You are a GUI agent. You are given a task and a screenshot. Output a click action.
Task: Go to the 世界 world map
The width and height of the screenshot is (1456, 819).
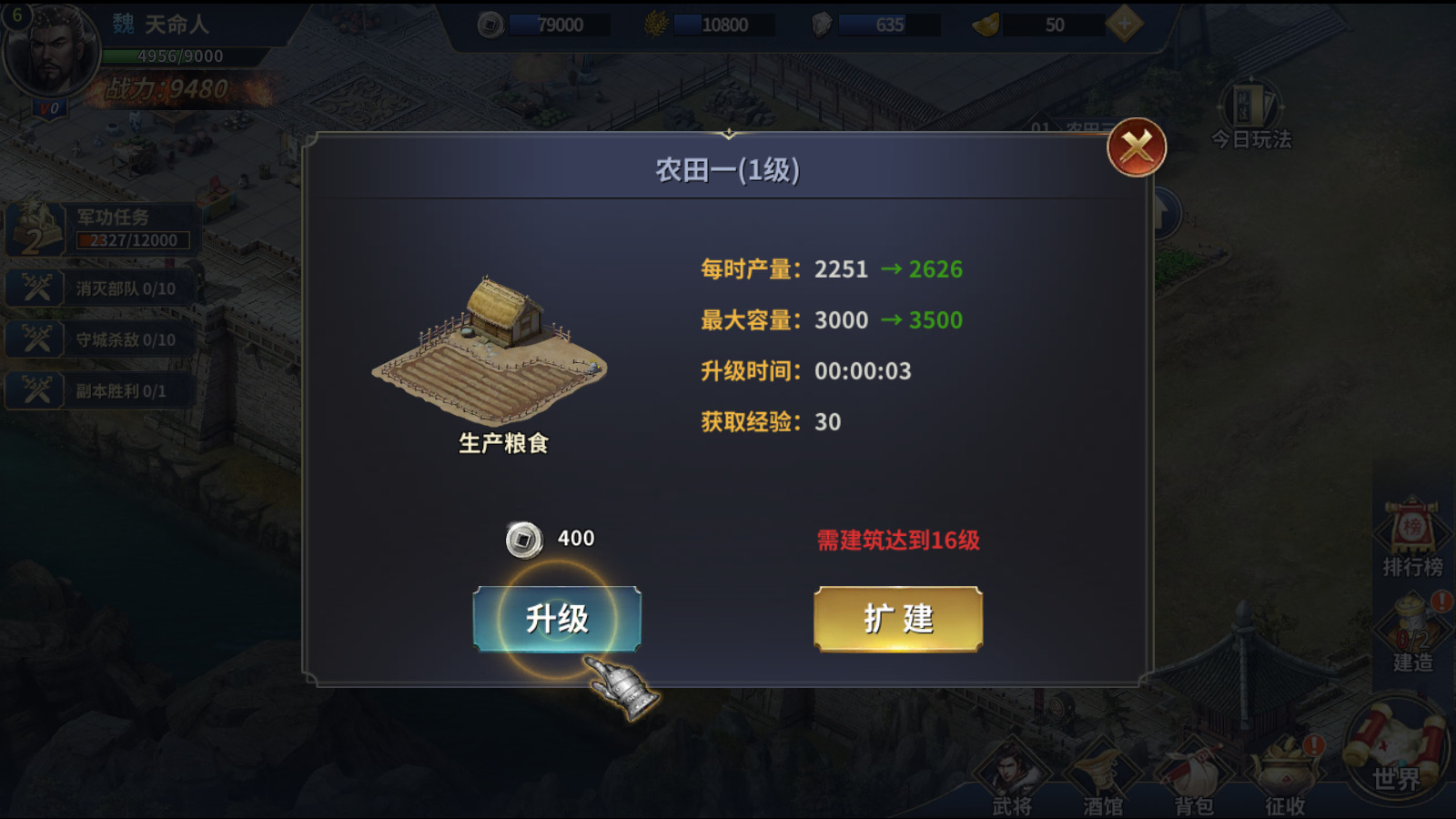click(1396, 748)
